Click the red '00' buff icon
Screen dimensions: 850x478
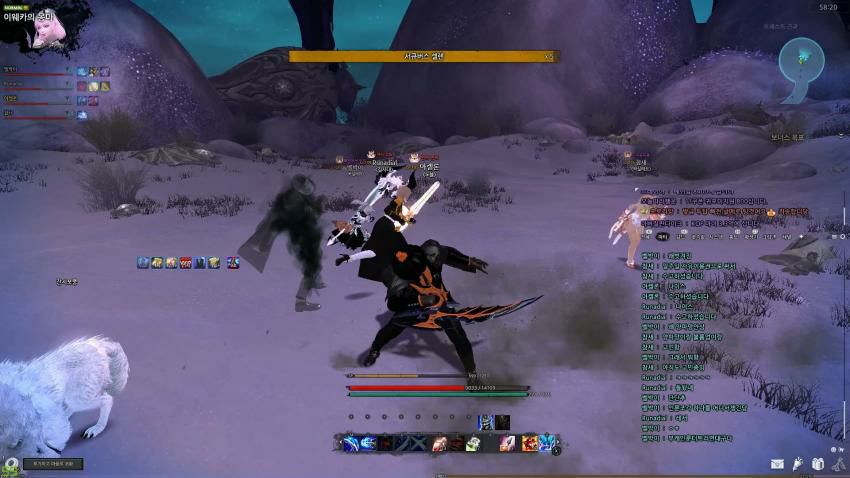[x=185, y=262]
